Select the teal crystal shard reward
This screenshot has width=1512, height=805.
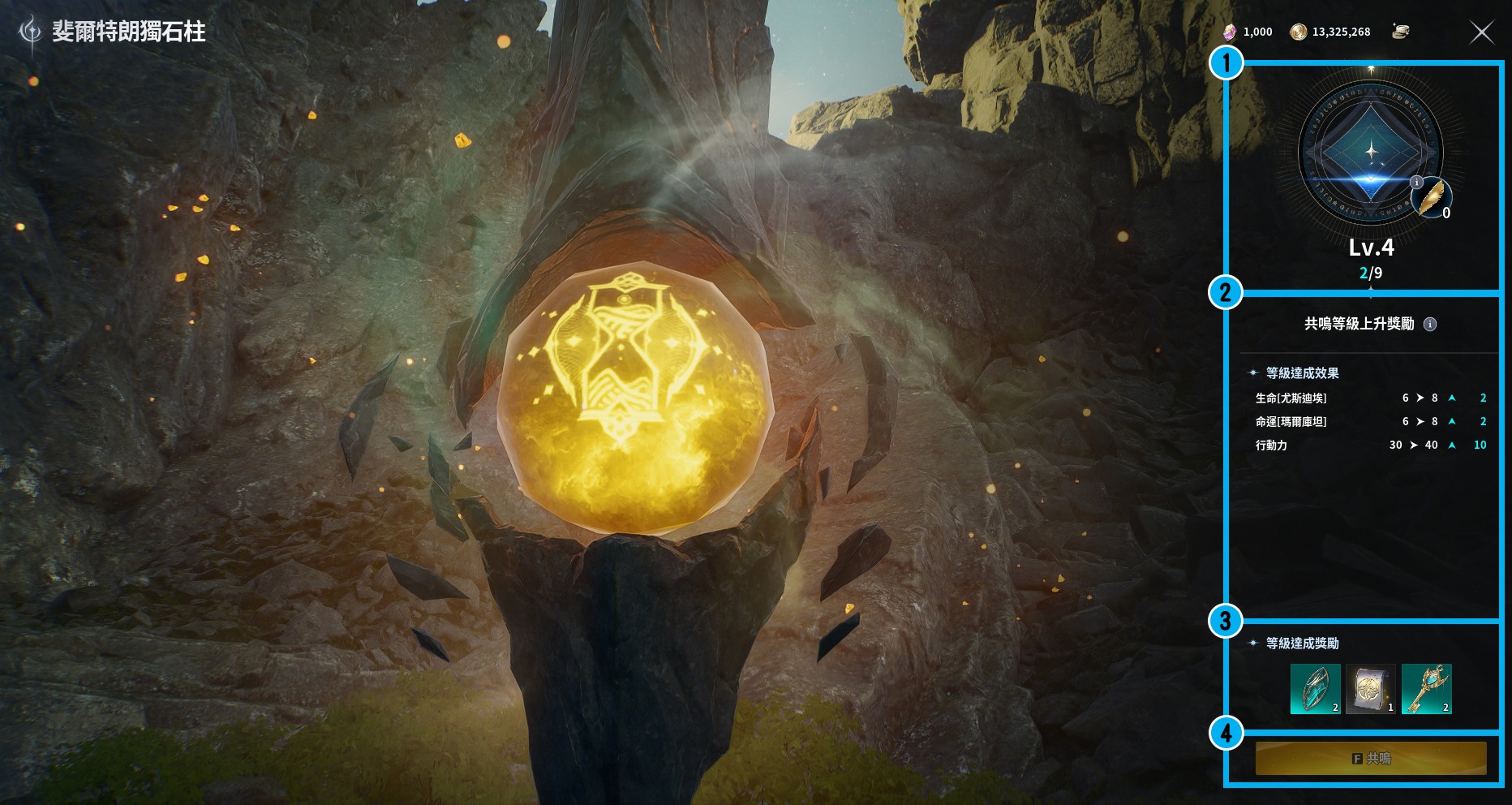pyautogui.click(x=1315, y=689)
